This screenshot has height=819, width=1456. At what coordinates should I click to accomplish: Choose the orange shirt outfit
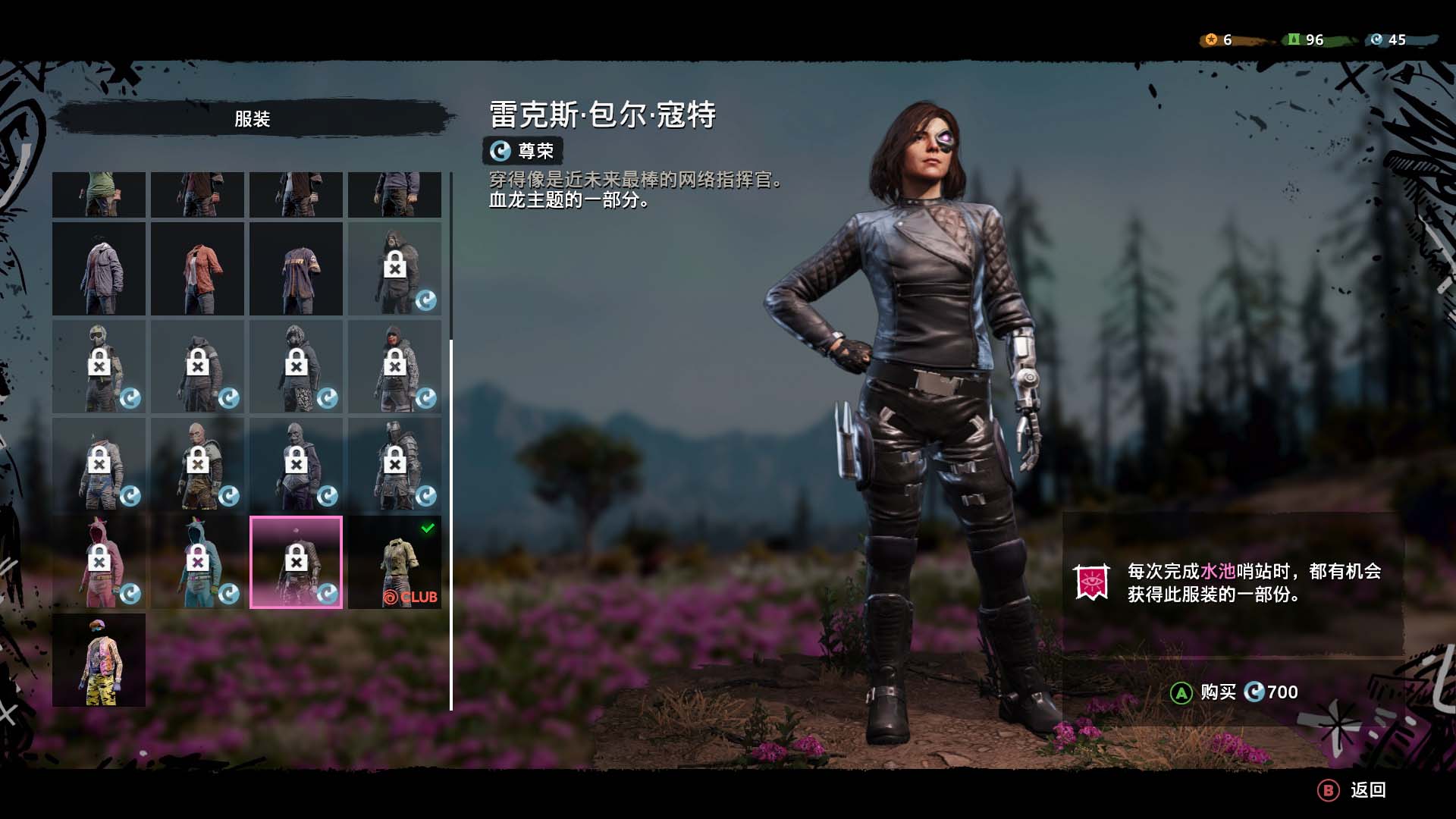tap(197, 269)
